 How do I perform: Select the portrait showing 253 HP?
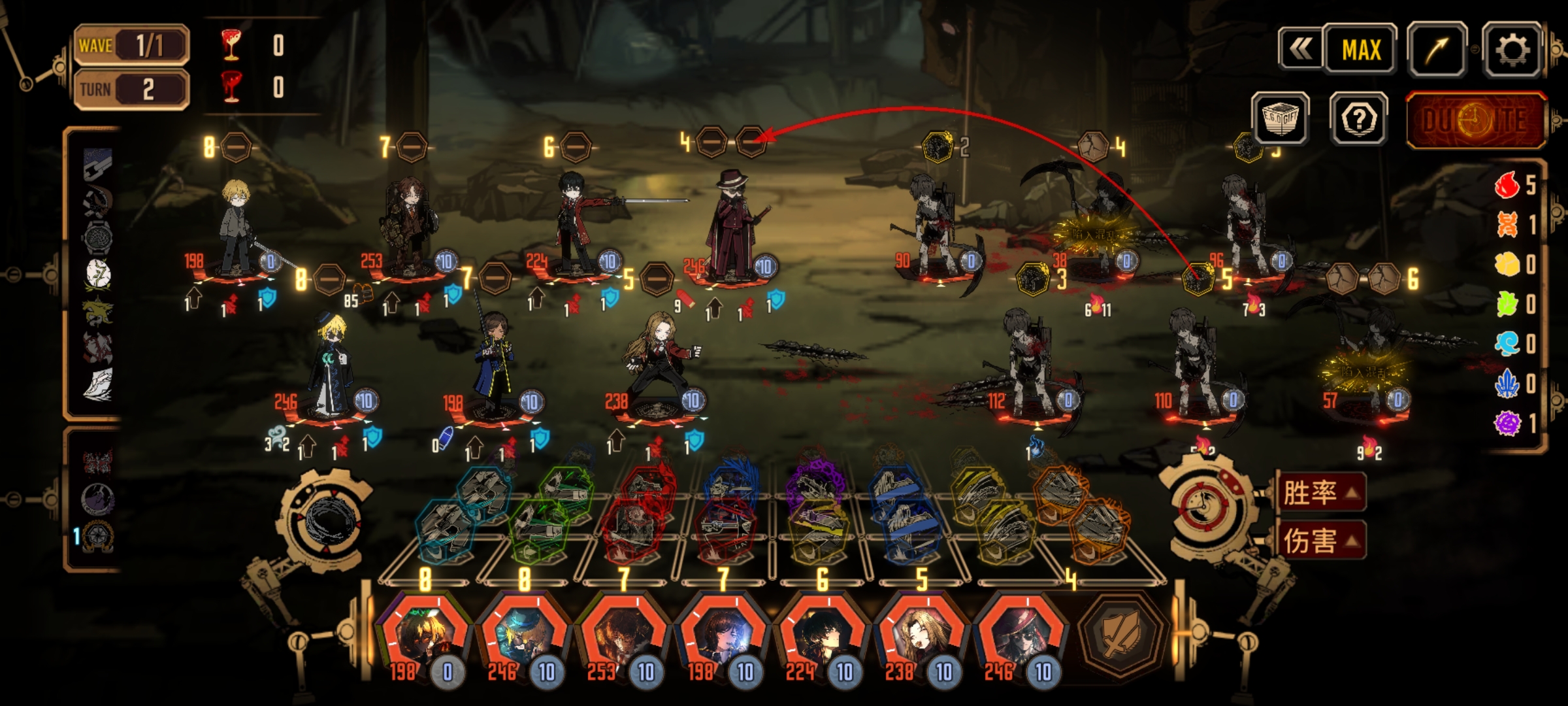pos(623,635)
